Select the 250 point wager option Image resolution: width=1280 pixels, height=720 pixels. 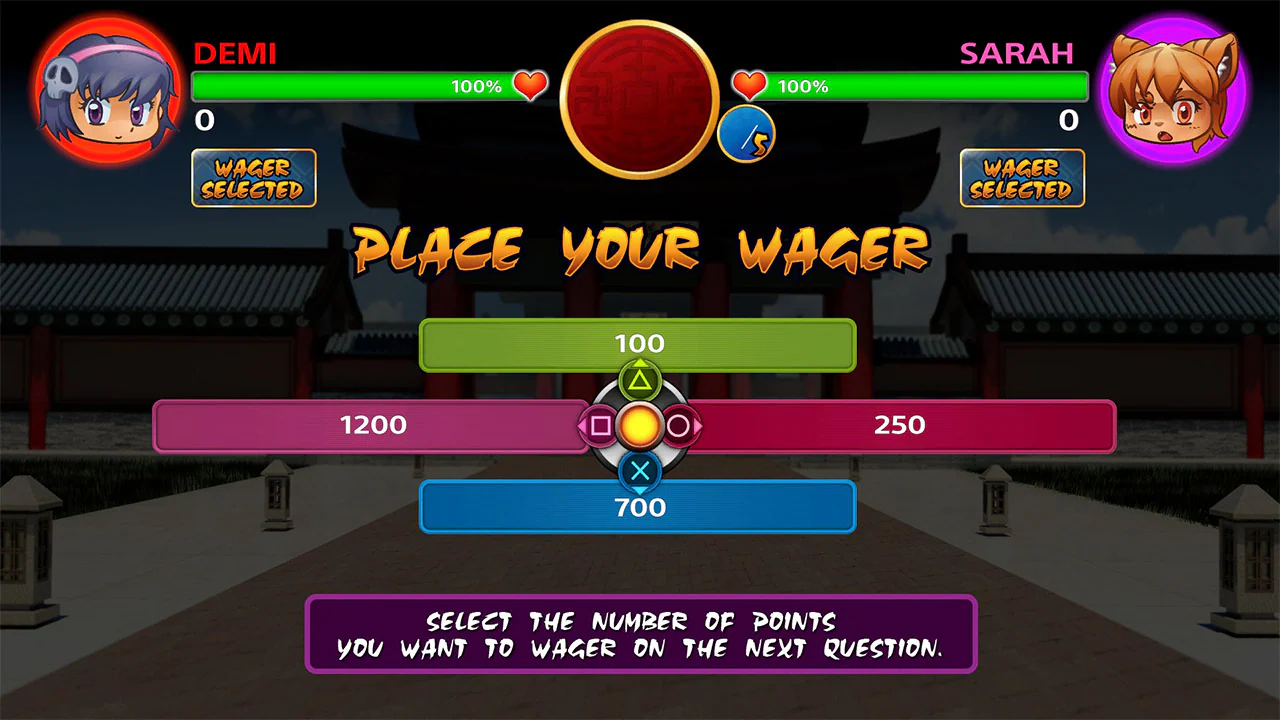[x=900, y=425]
